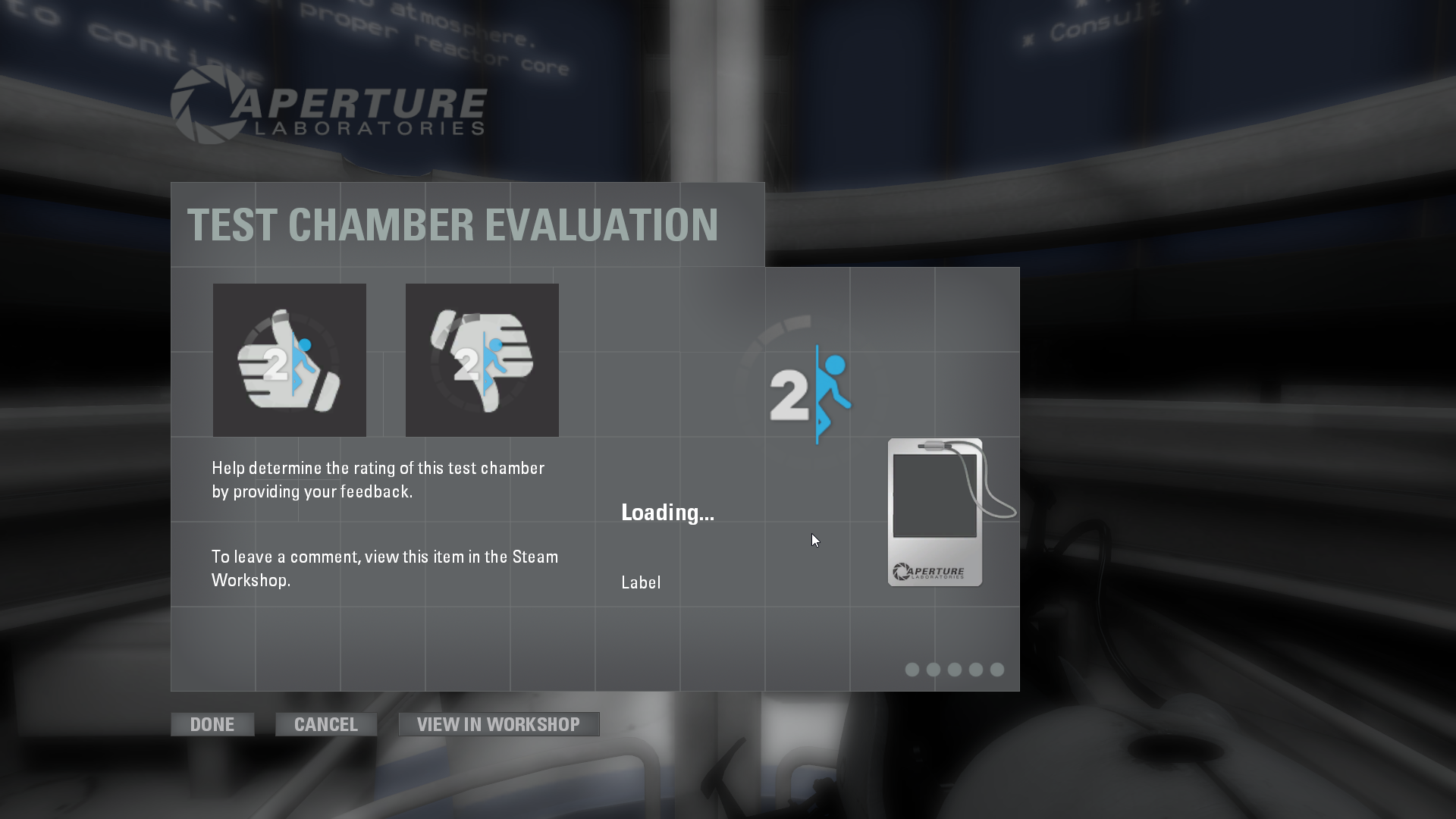
Task: Click the Steam Workshop comment instructions text
Action: coord(384,568)
